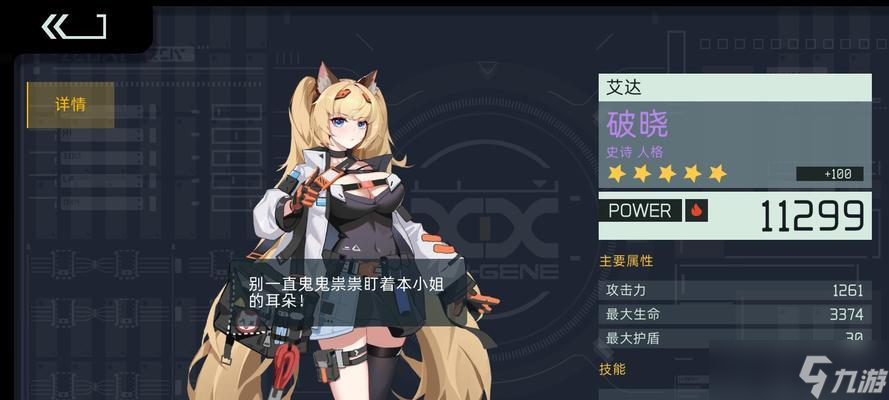Screen dimensions: 889x400
Task: Go back using the double-arrow button
Action: (x=72, y=26)
